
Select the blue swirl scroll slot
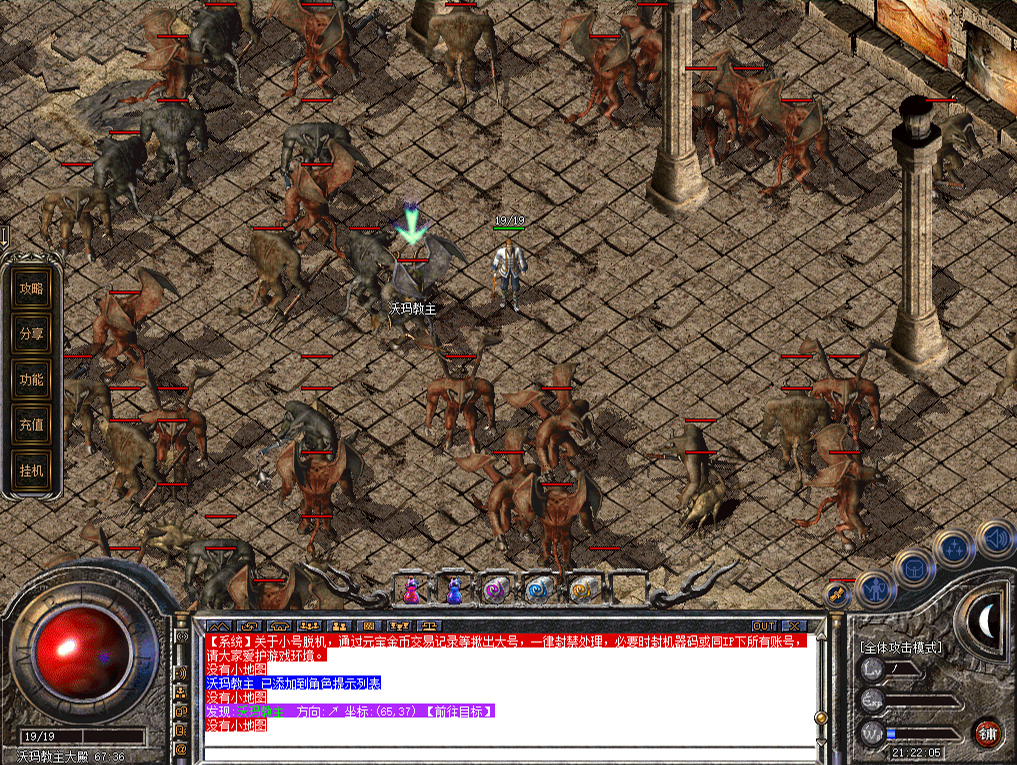point(539,590)
